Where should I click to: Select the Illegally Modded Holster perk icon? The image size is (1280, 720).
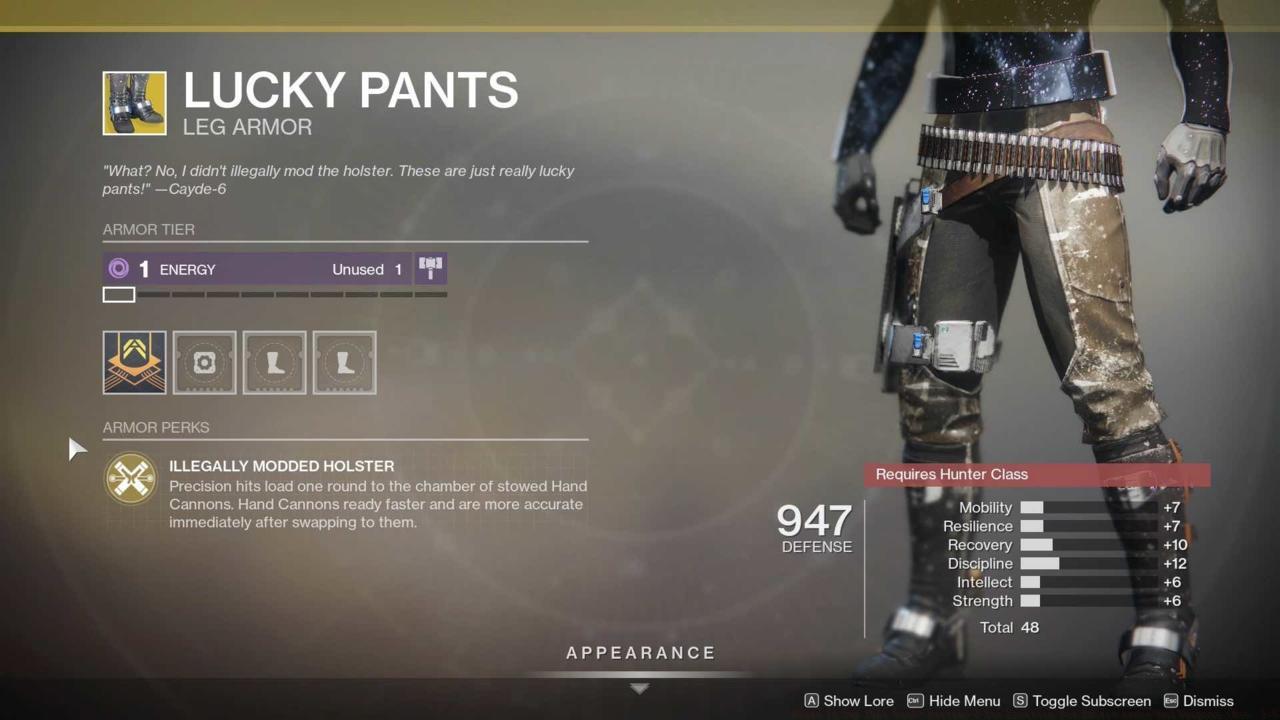pyautogui.click(x=131, y=480)
